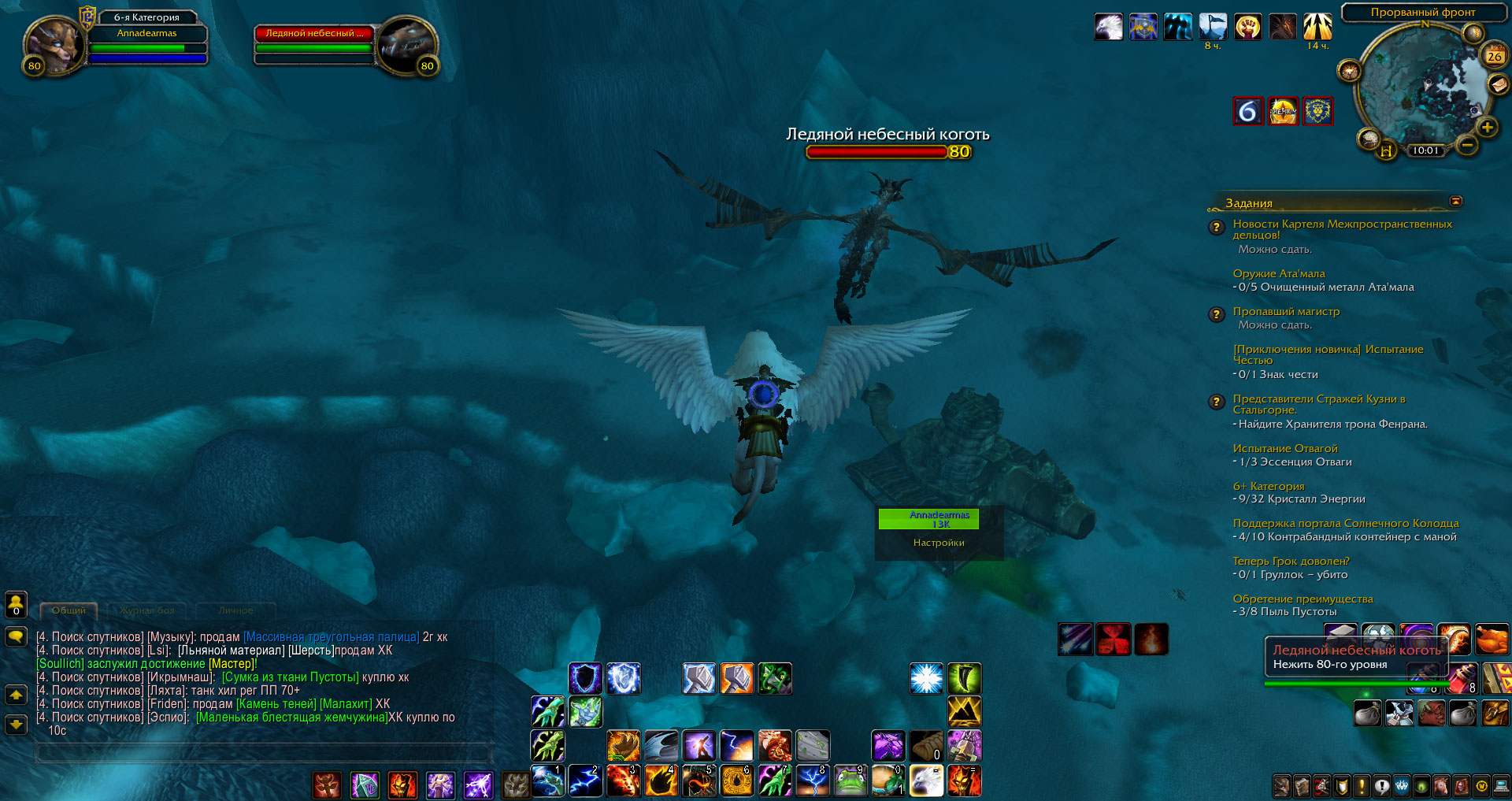Zoom in the minimap with plus button
Viewport: 1512px width, 801px height.
(1487, 127)
